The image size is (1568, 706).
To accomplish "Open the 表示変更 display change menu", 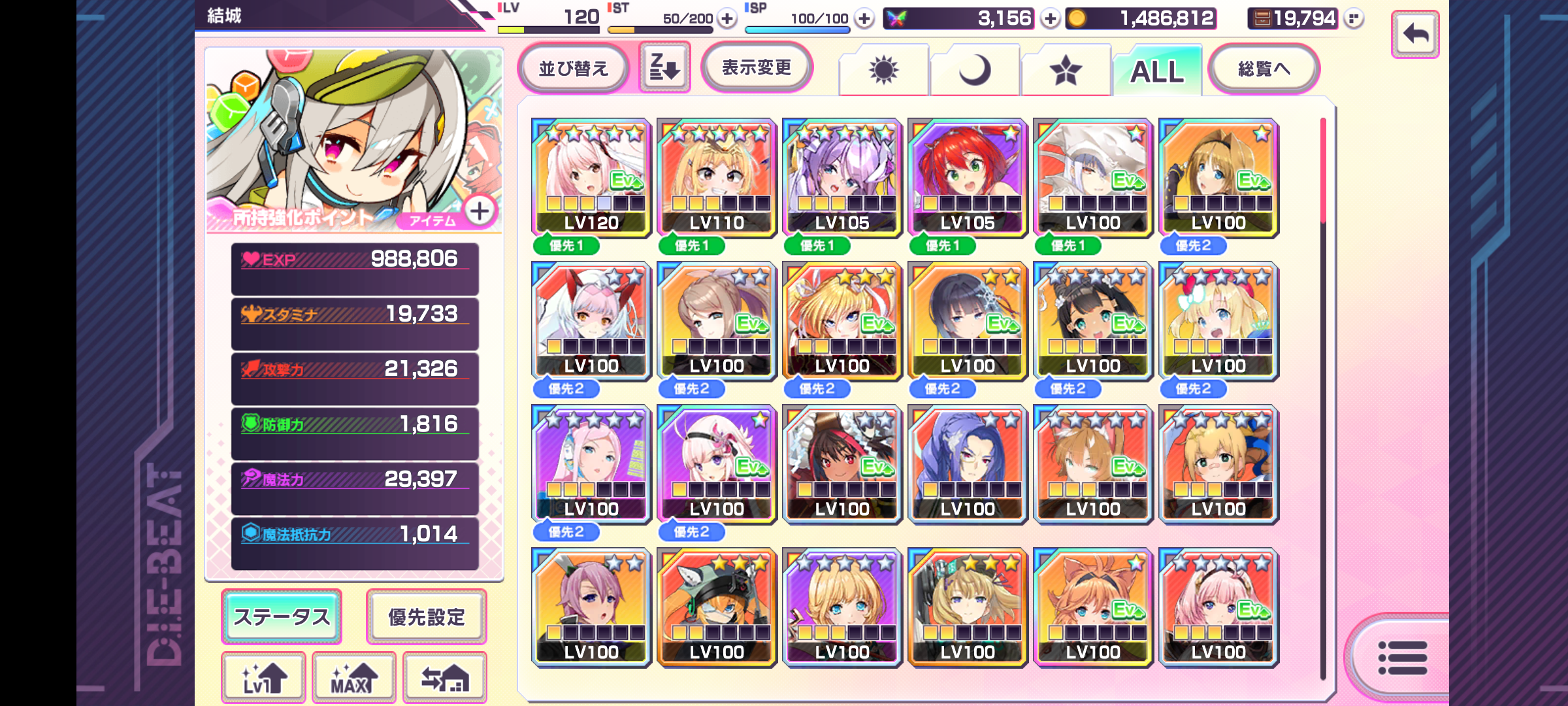I will 757,67.
